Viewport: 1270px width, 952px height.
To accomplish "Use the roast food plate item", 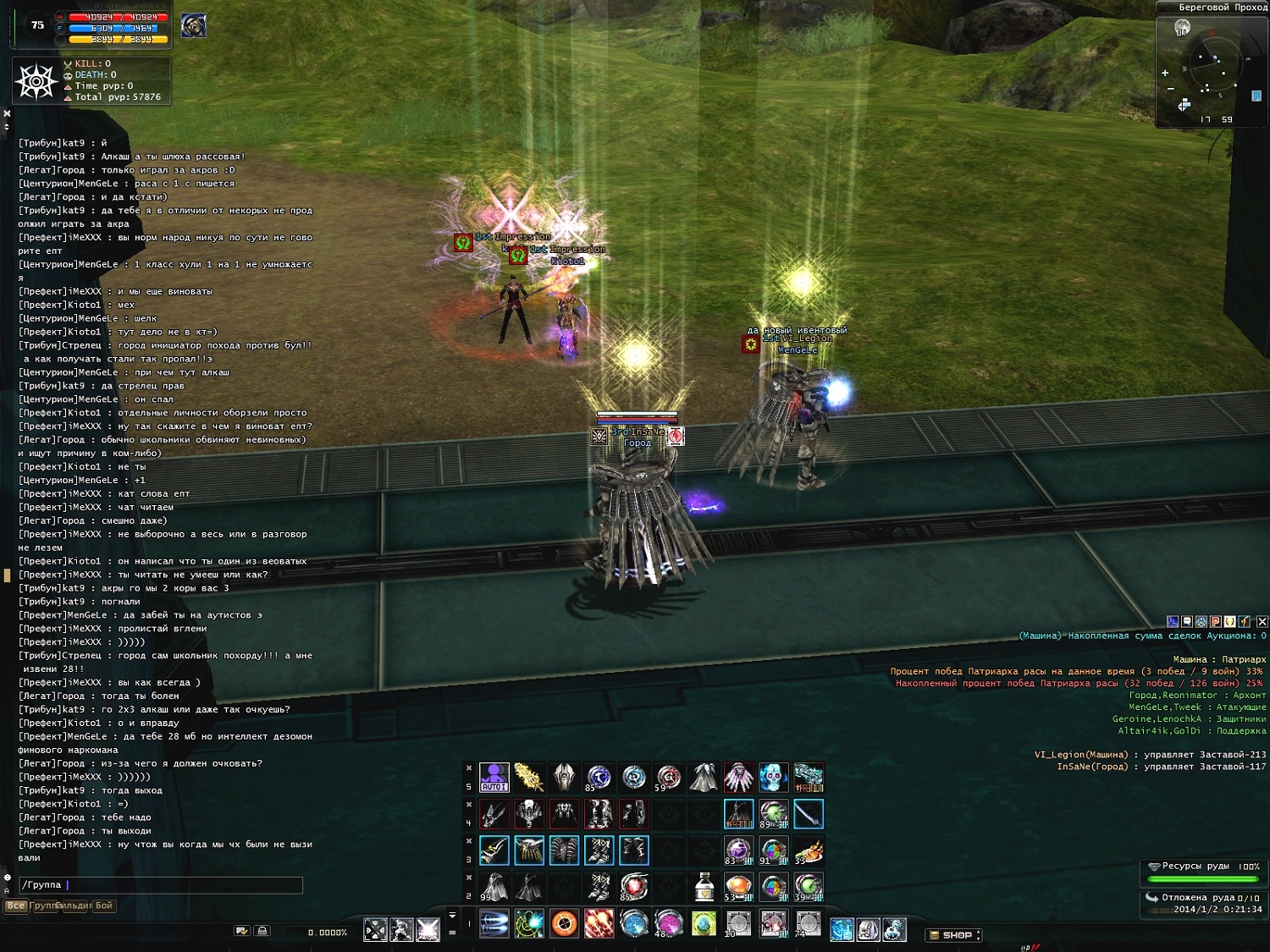I will coord(809,850).
